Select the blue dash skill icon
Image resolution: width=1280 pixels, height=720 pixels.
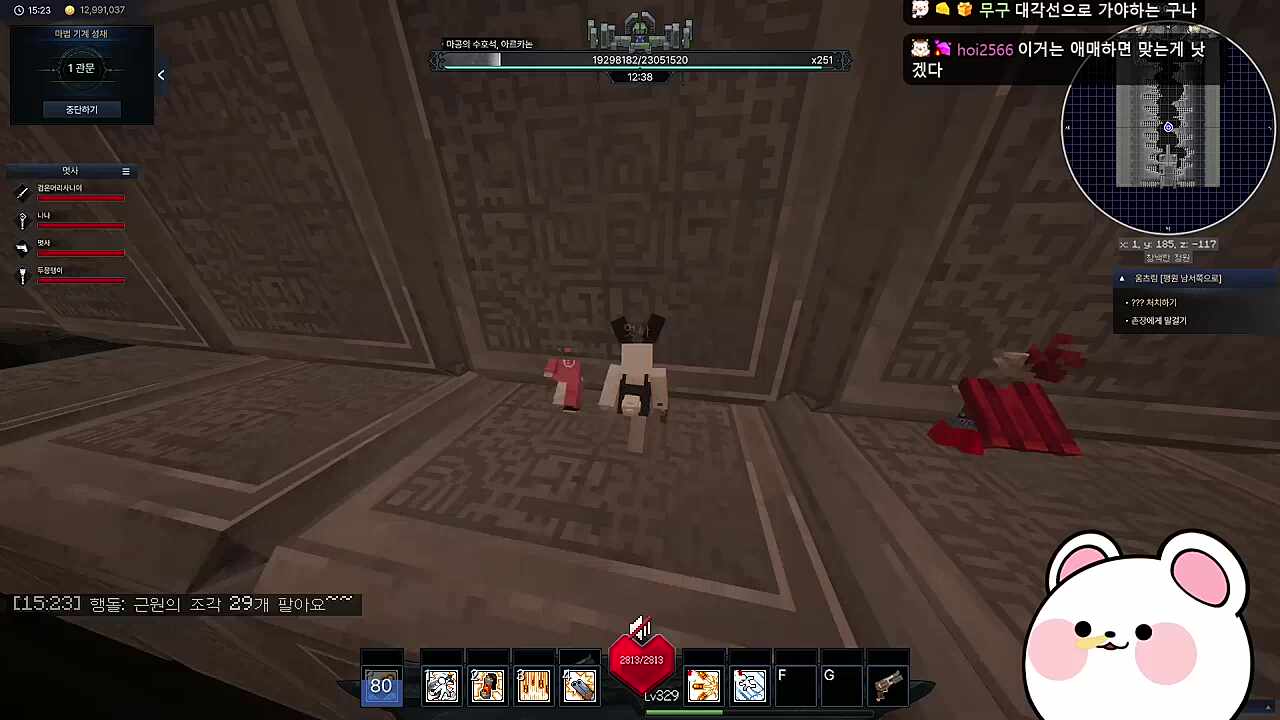click(750, 684)
